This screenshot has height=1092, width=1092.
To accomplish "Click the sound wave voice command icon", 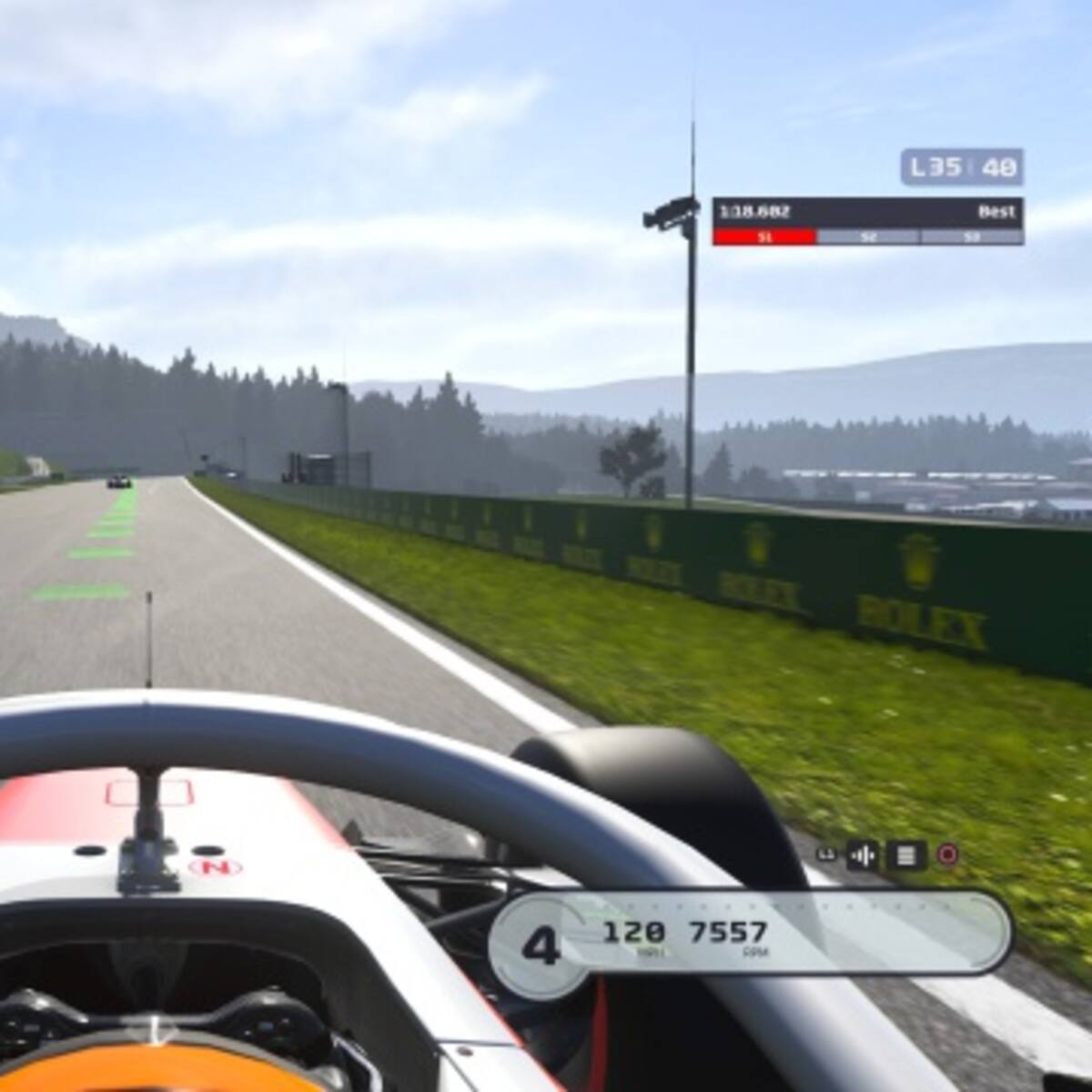I will point(863,855).
